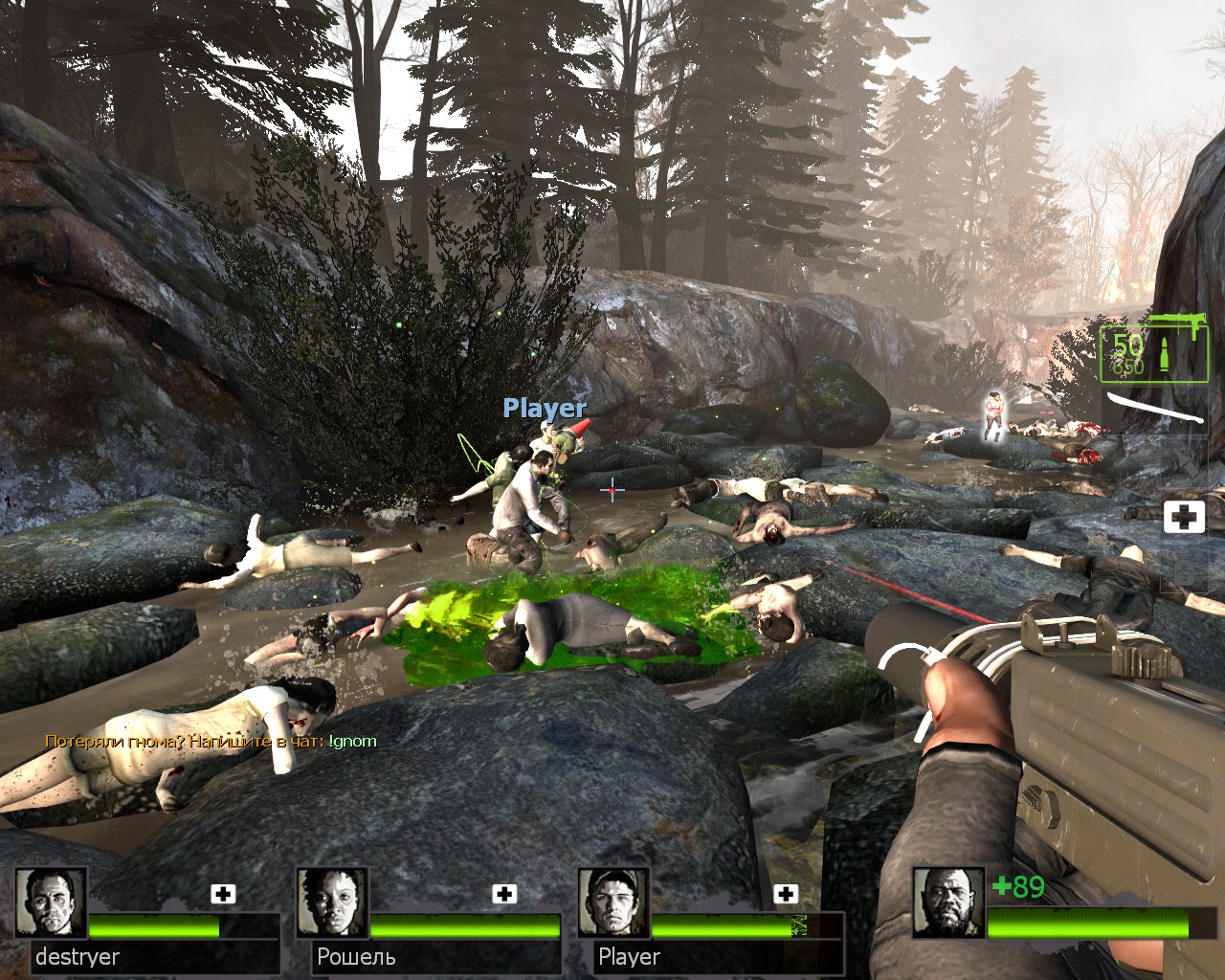Click your own survivor portrait
The height and width of the screenshot is (980, 1225).
pos(947,902)
